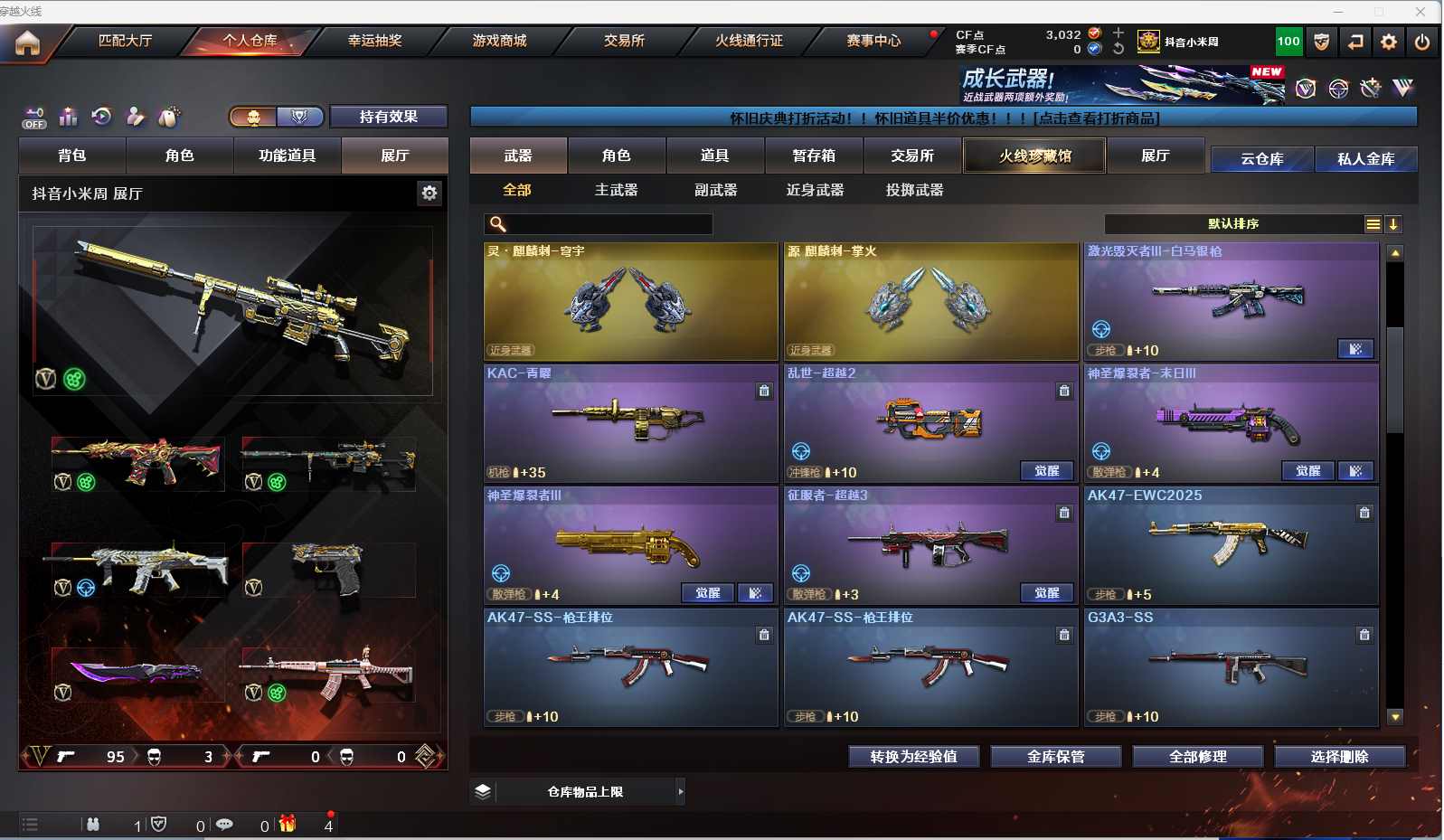Open the 匹配大厅 matchmaking lobby
This screenshot has height=840, width=1444.
click(125, 41)
